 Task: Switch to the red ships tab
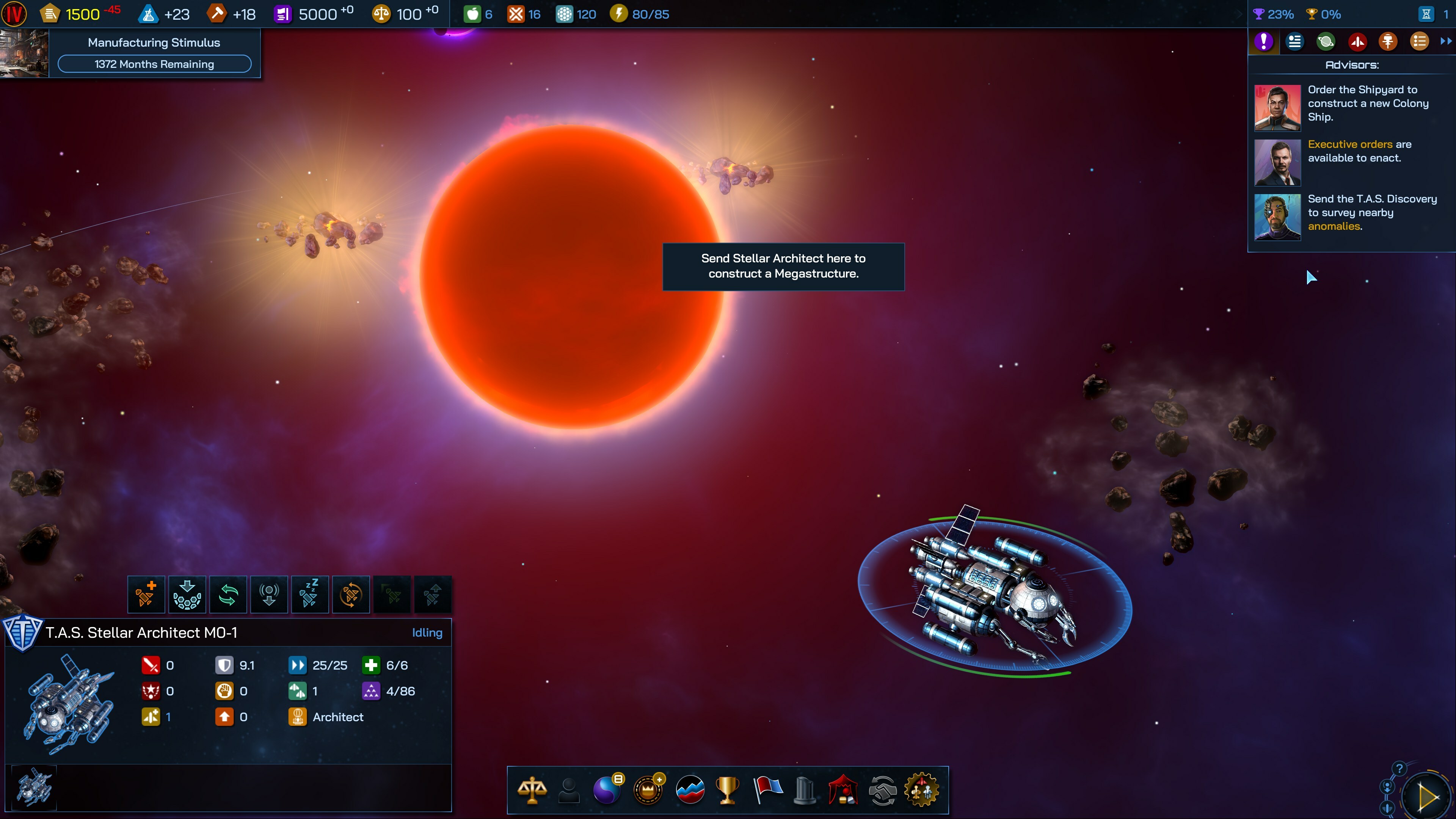(x=1357, y=41)
